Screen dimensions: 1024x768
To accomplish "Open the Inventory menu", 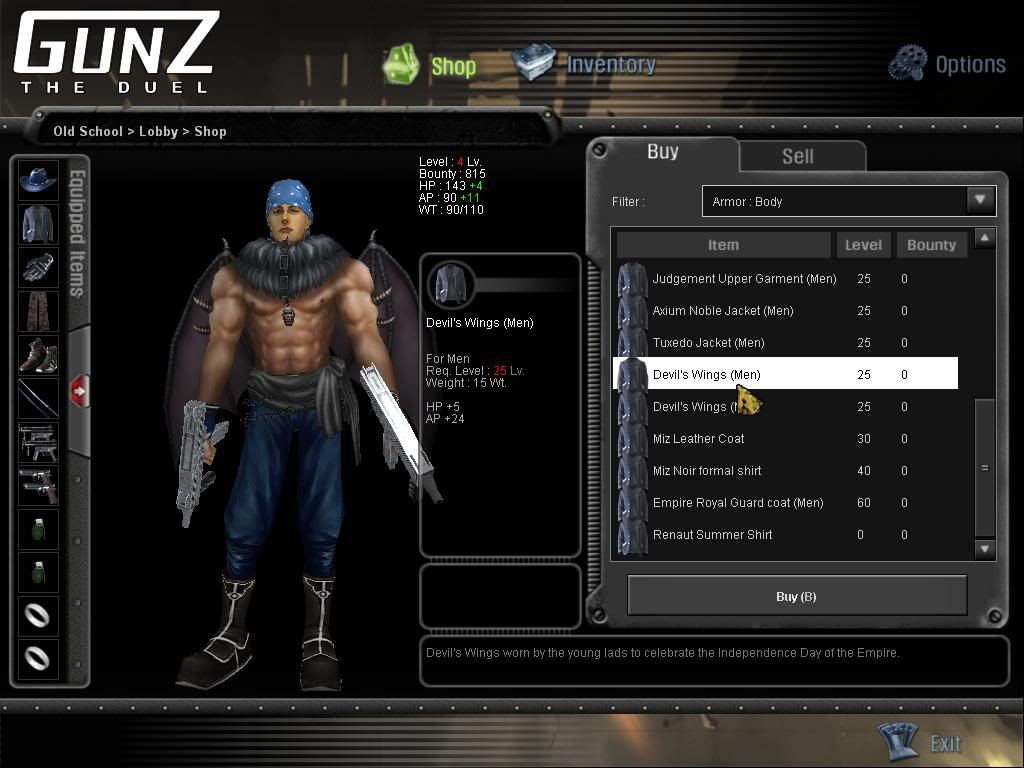I will pos(586,64).
